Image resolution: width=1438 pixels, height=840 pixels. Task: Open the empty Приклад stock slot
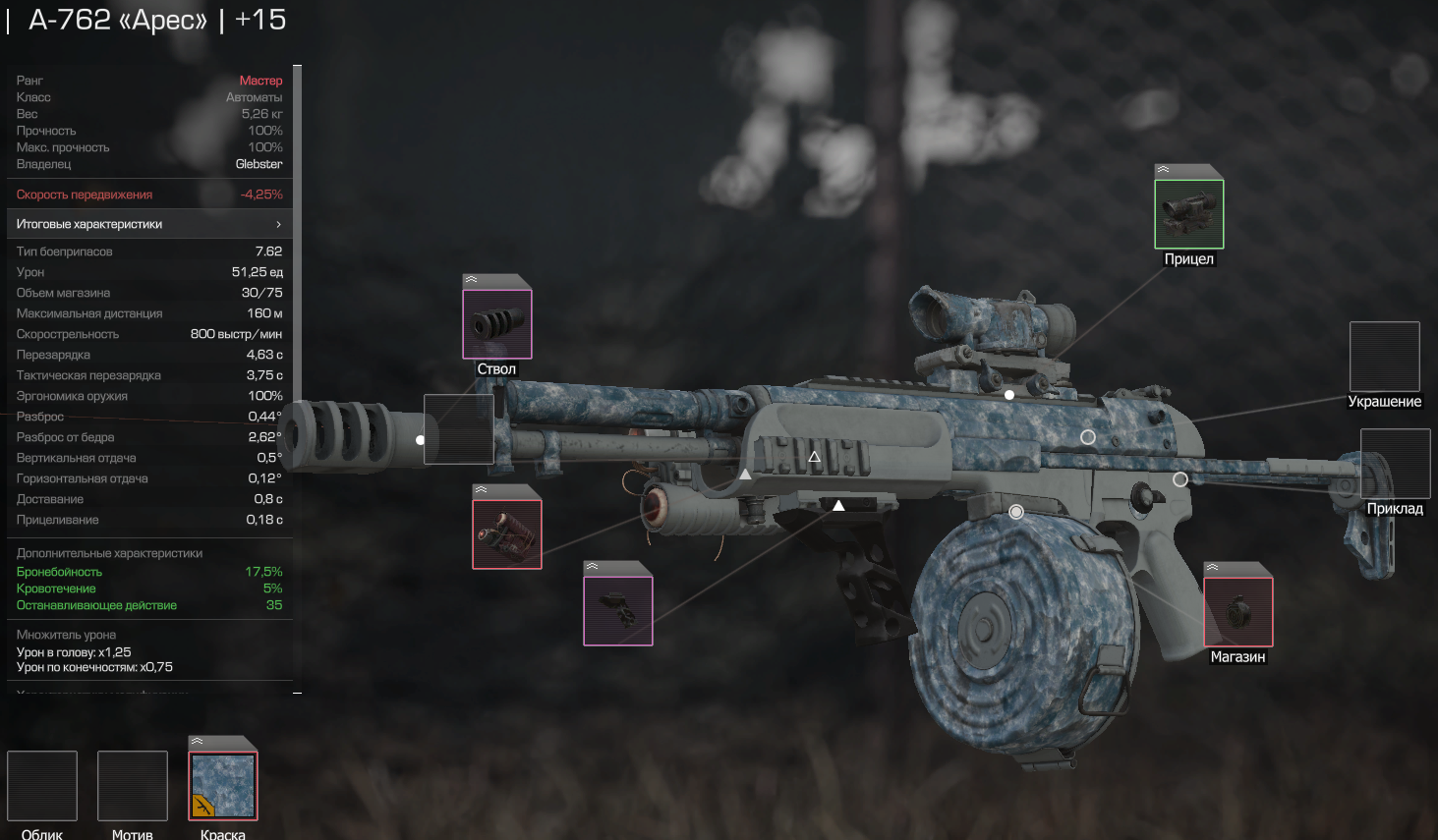click(1395, 464)
